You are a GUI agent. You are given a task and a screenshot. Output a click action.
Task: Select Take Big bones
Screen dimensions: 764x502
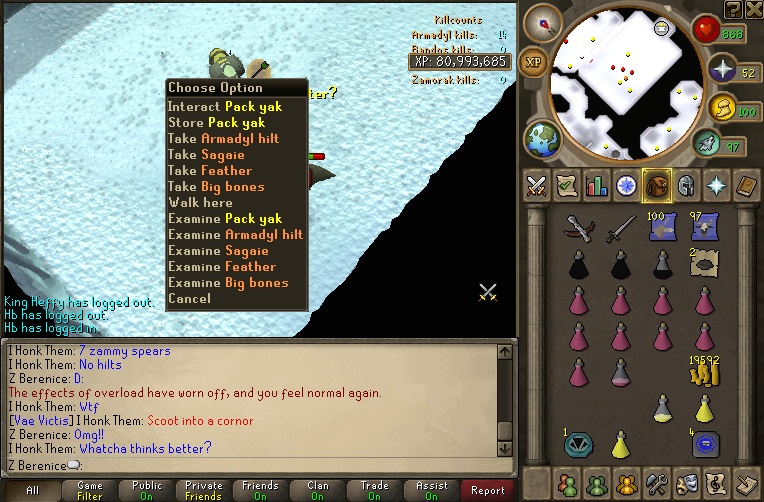coord(216,187)
